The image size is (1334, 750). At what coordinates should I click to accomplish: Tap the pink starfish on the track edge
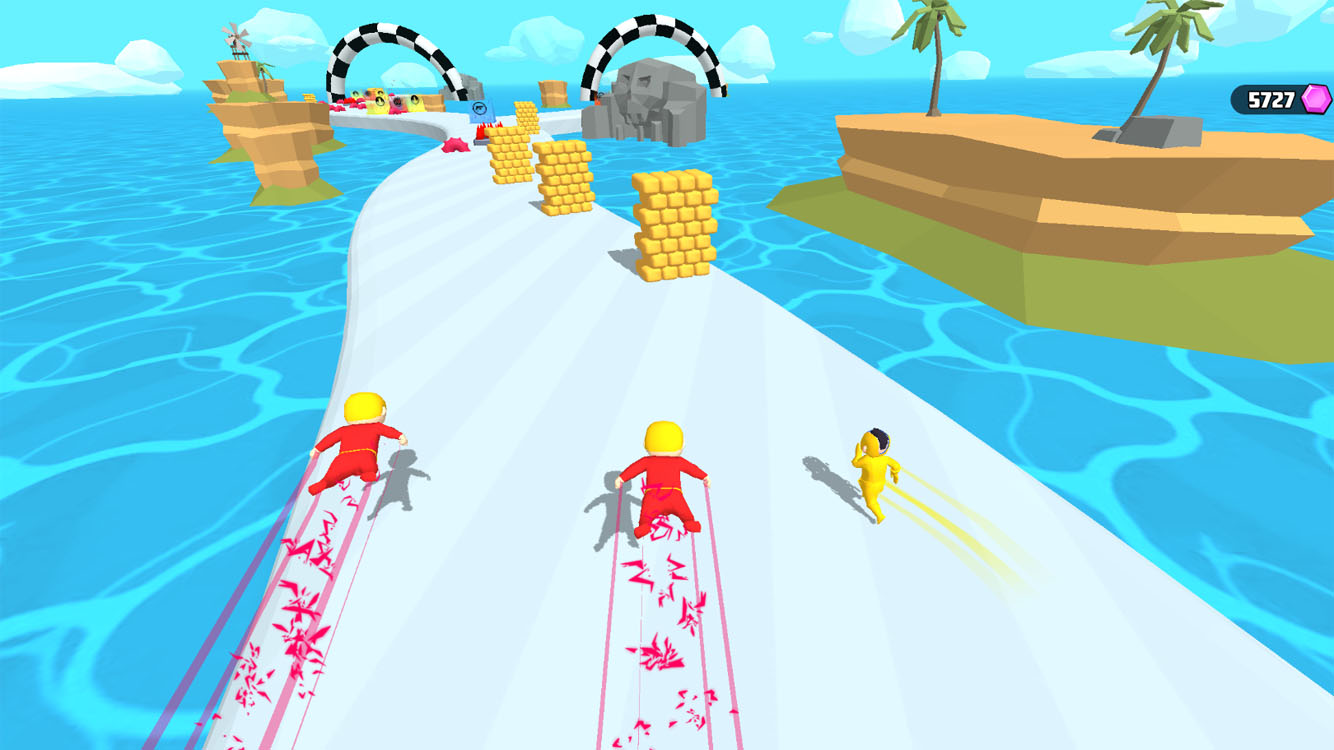[x=455, y=143]
